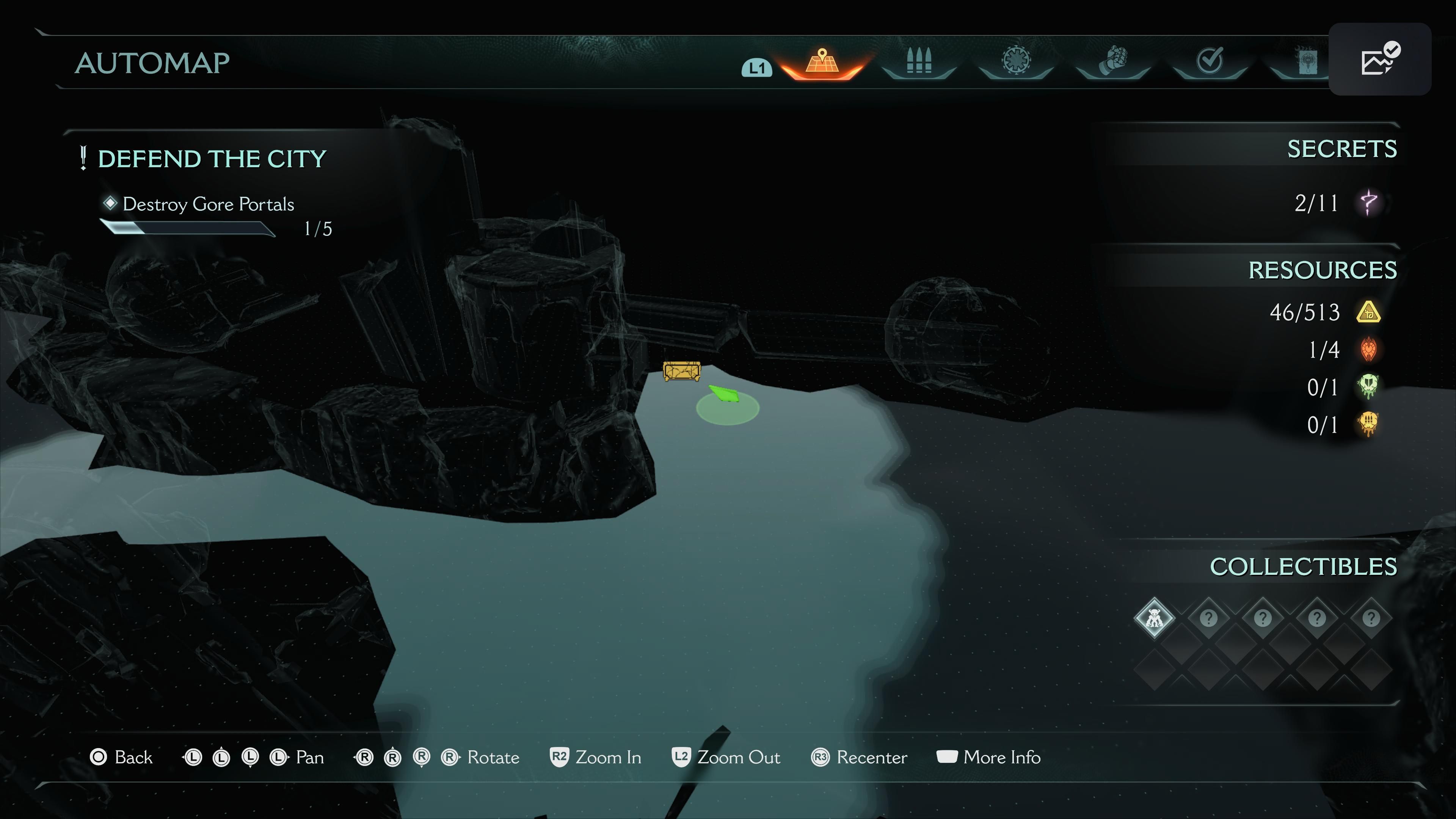
Task: Switch to the flaming codex page tab
Action: coord(1306,61)
